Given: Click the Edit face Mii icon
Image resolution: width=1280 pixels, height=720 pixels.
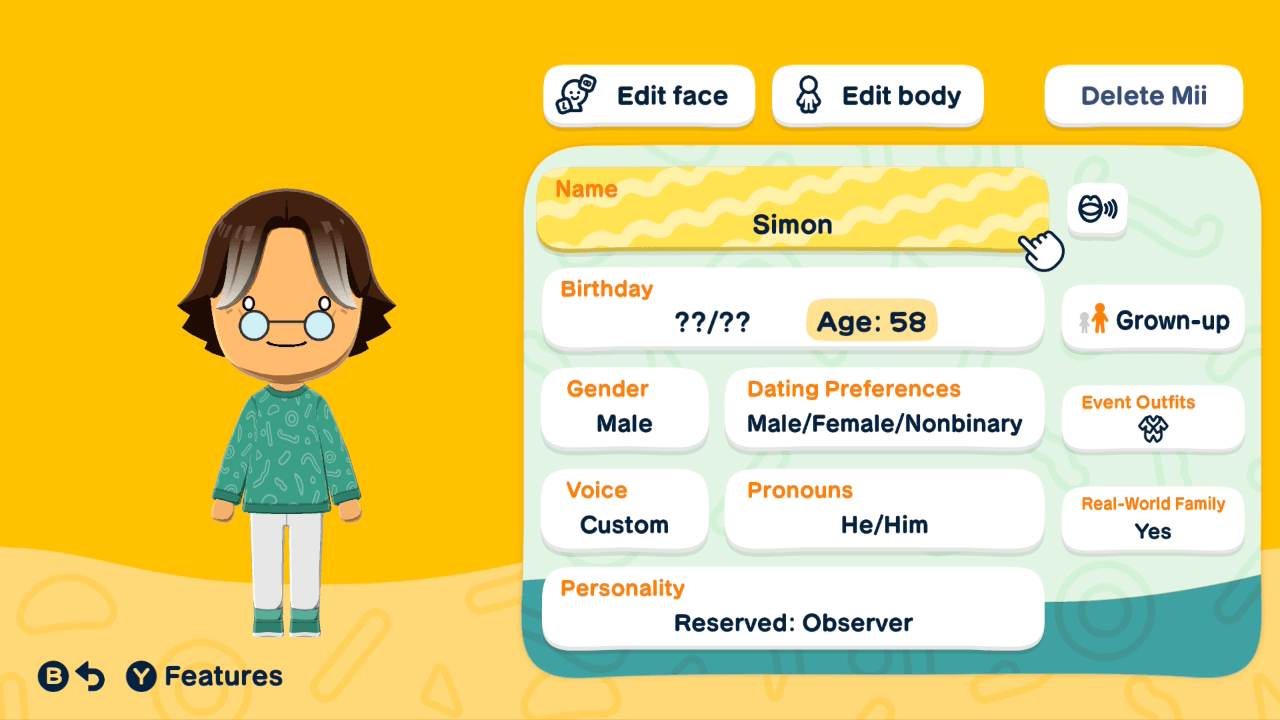Looking at the screenshot, I should pos(575,95).
